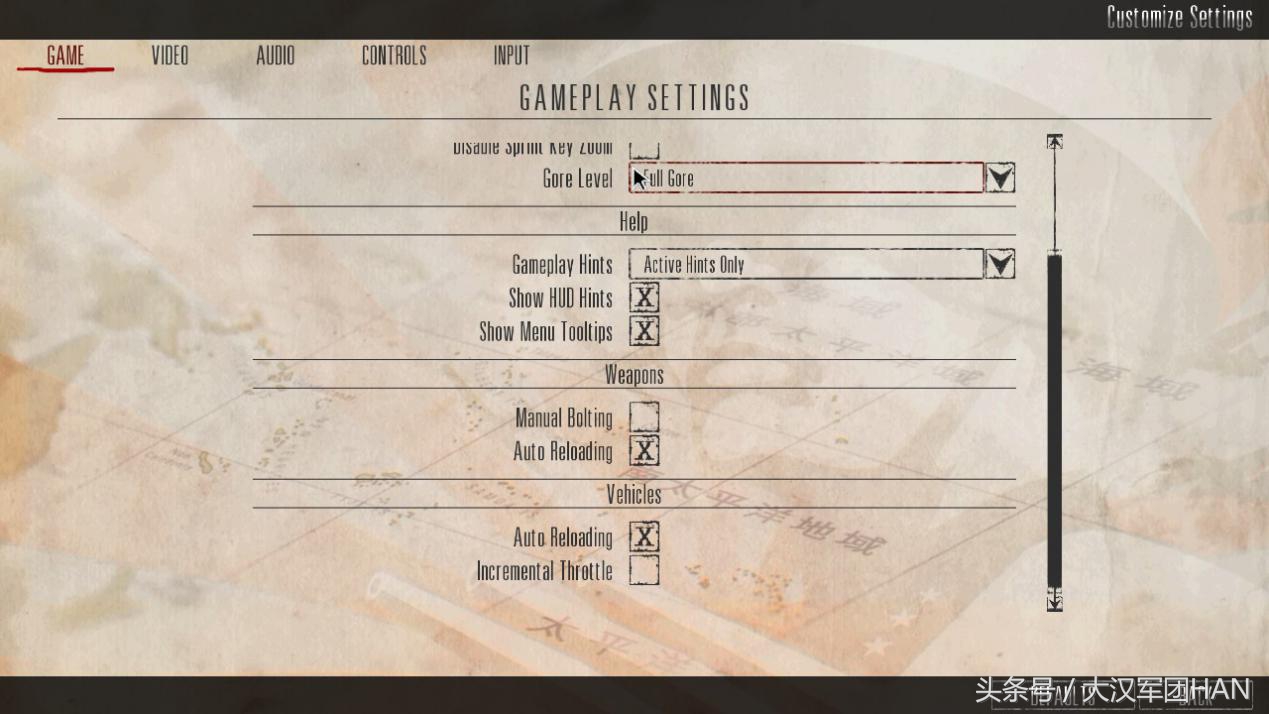Select the INPUT tab

pyautogui.click(x=511, y=56)
